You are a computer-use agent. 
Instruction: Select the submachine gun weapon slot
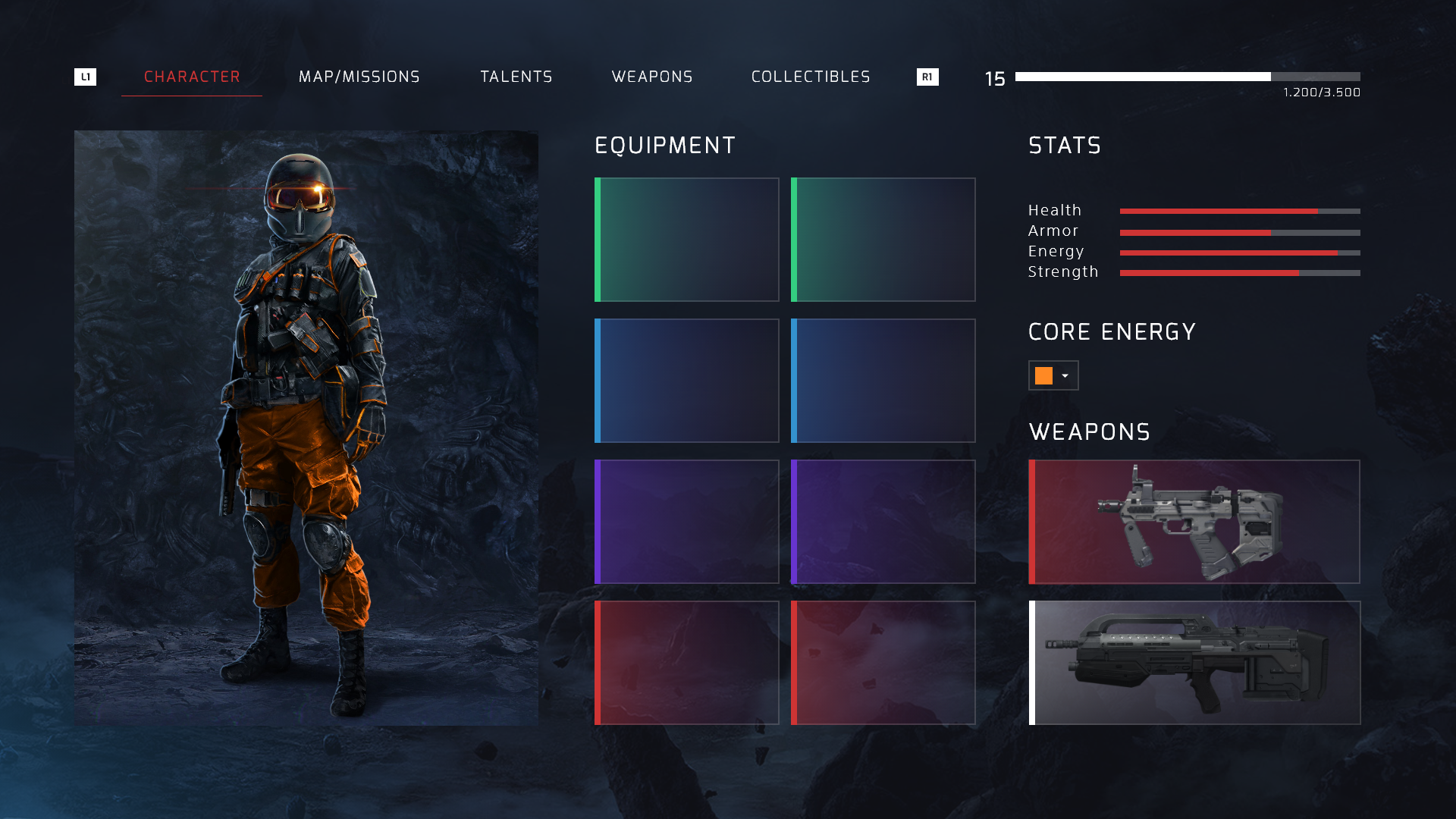point(1194,522)
